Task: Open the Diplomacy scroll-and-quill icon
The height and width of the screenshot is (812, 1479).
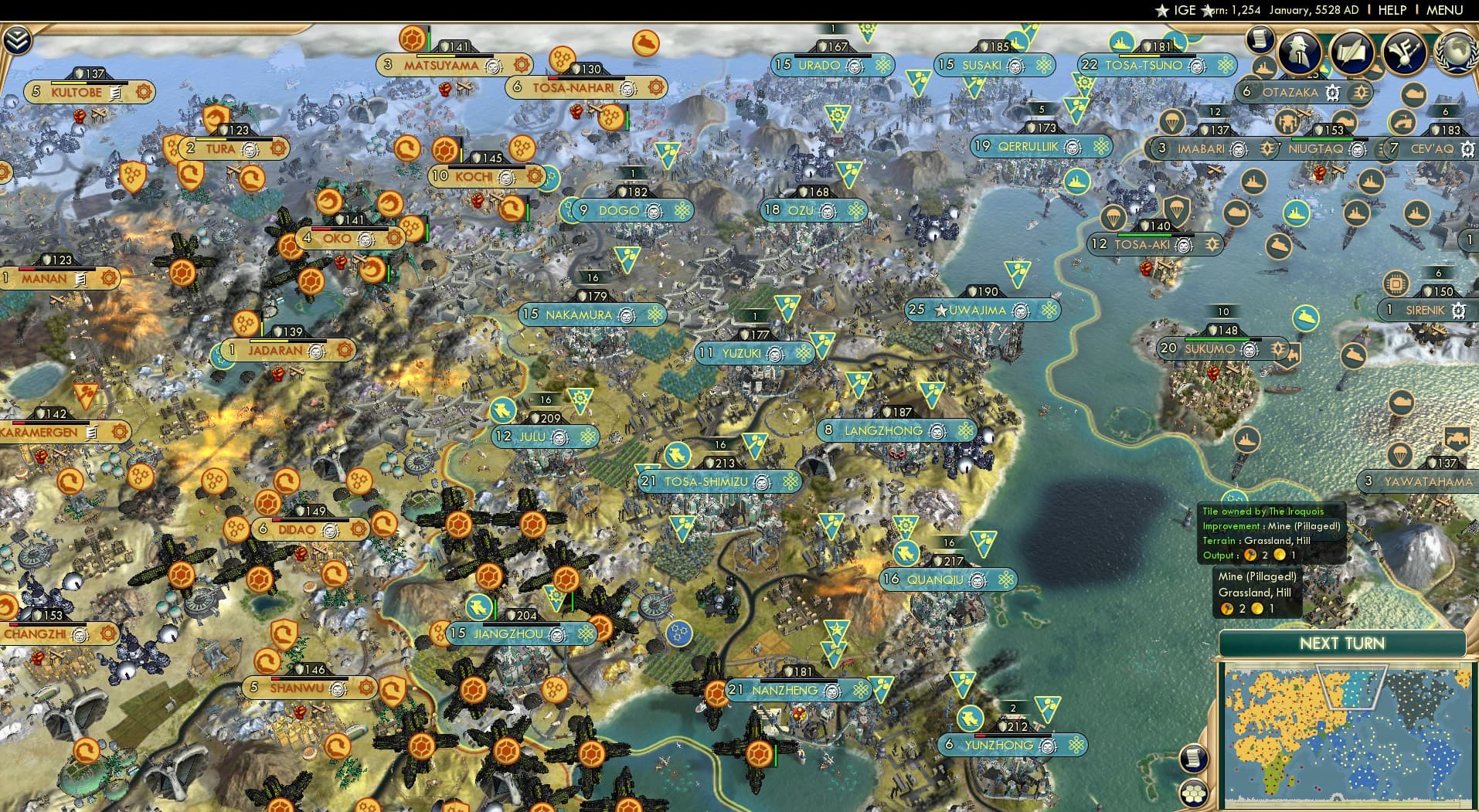Action: (1352, 53)
